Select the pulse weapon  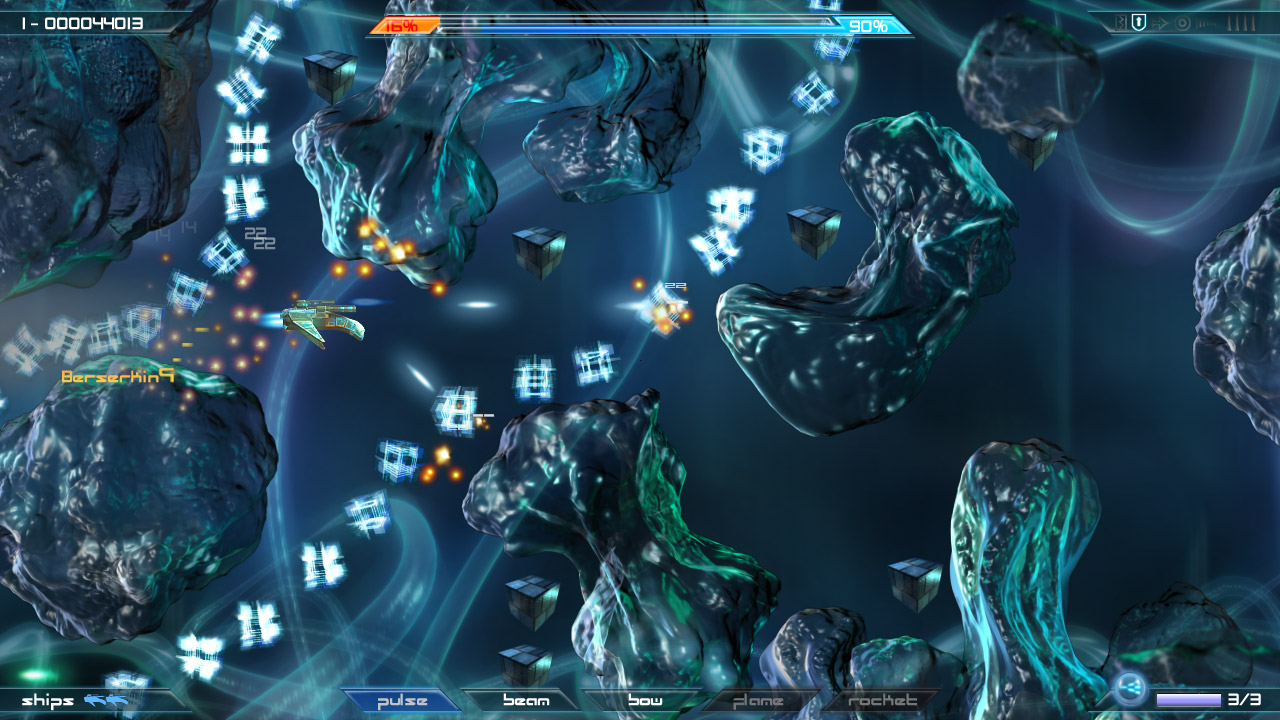click(401, 701)
